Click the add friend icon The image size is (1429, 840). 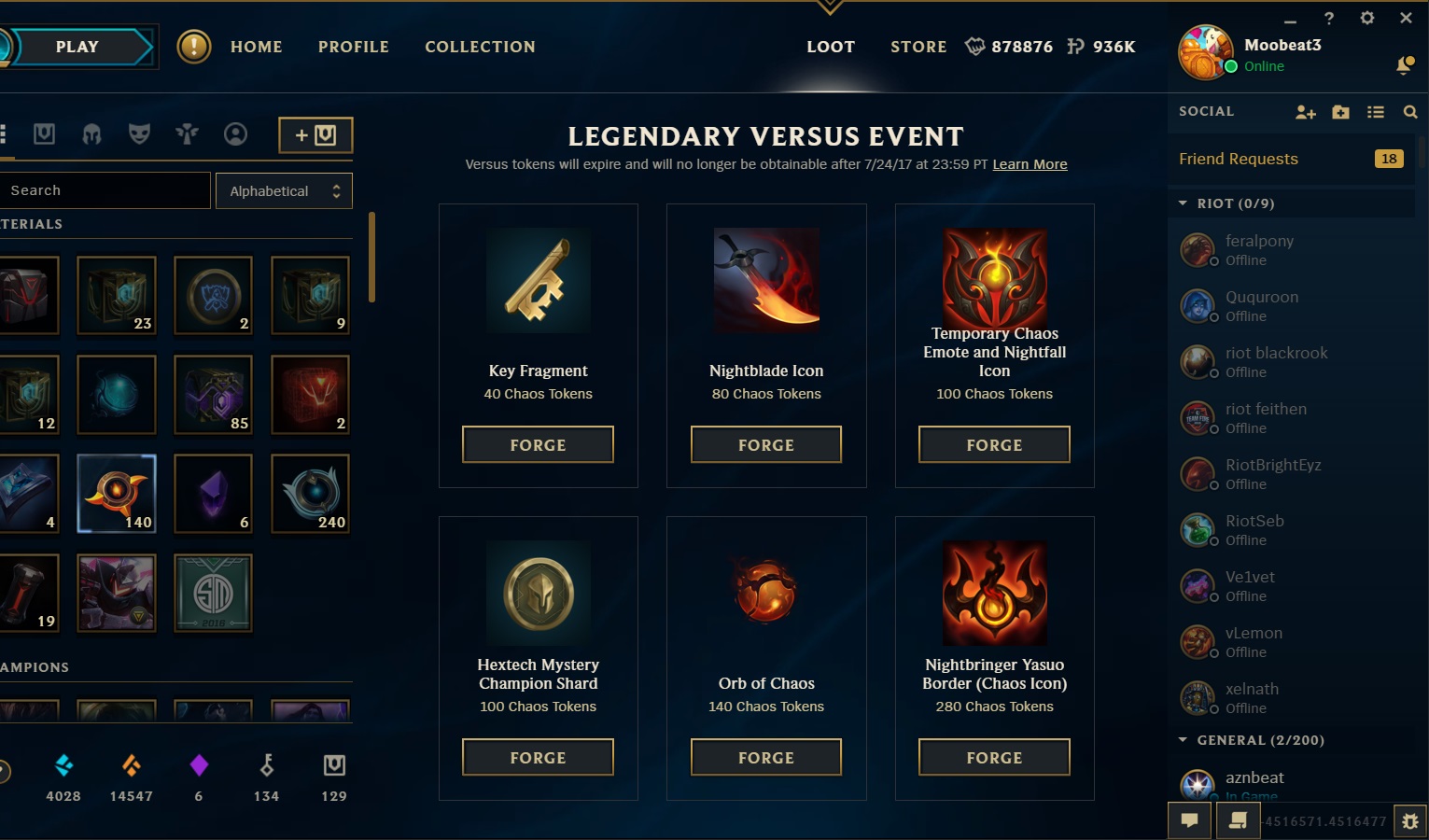click(x=1305, y=111)
